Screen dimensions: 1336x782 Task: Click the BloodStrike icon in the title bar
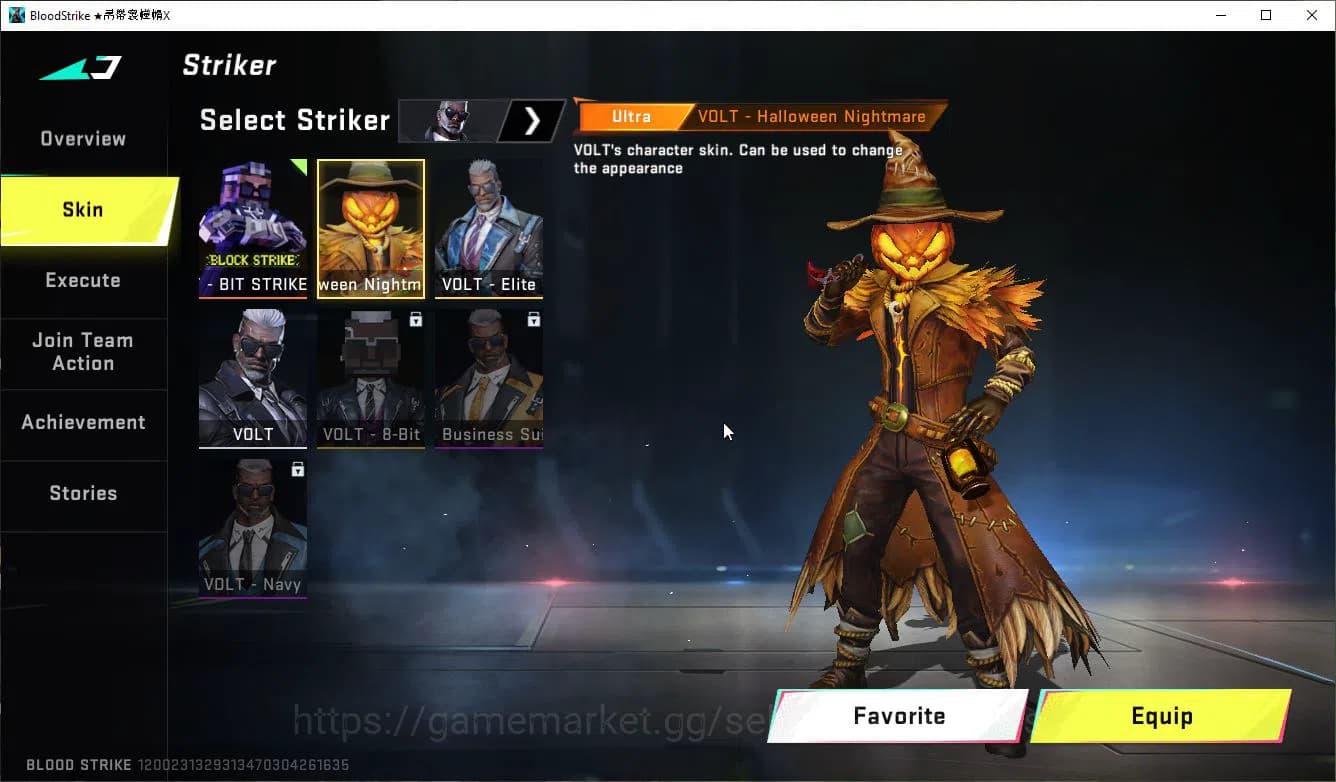pyautogui.click(x=13, y=15)
